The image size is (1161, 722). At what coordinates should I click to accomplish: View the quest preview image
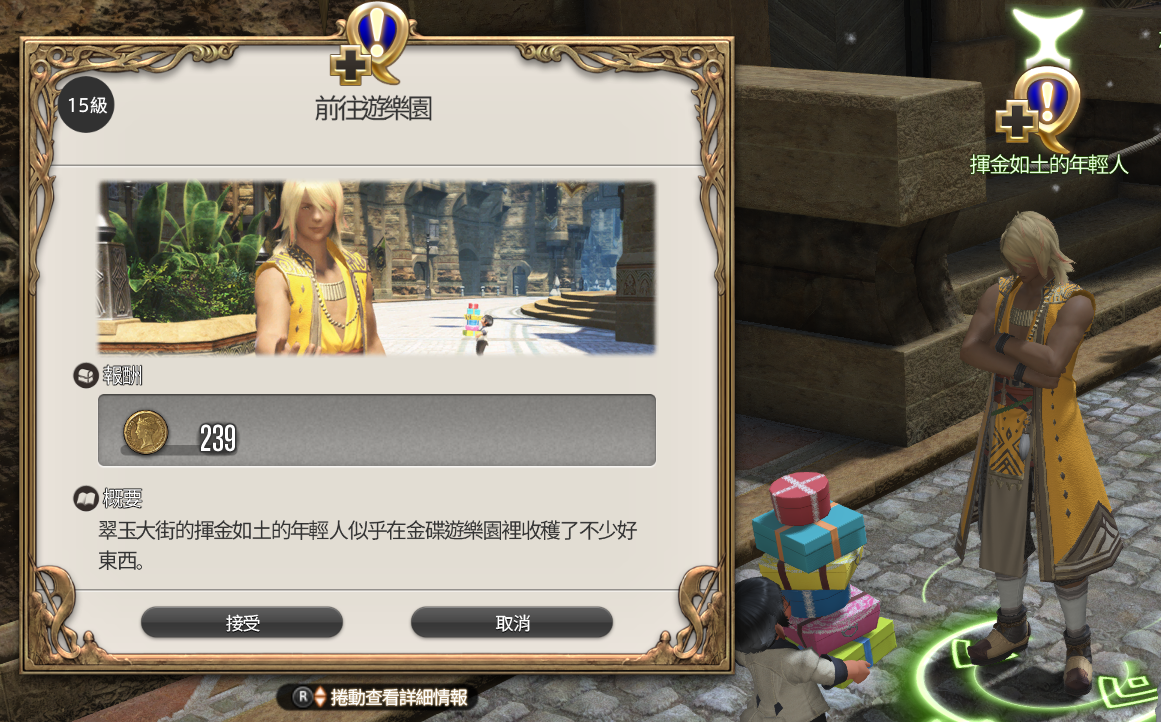click(x=376, y=267)
